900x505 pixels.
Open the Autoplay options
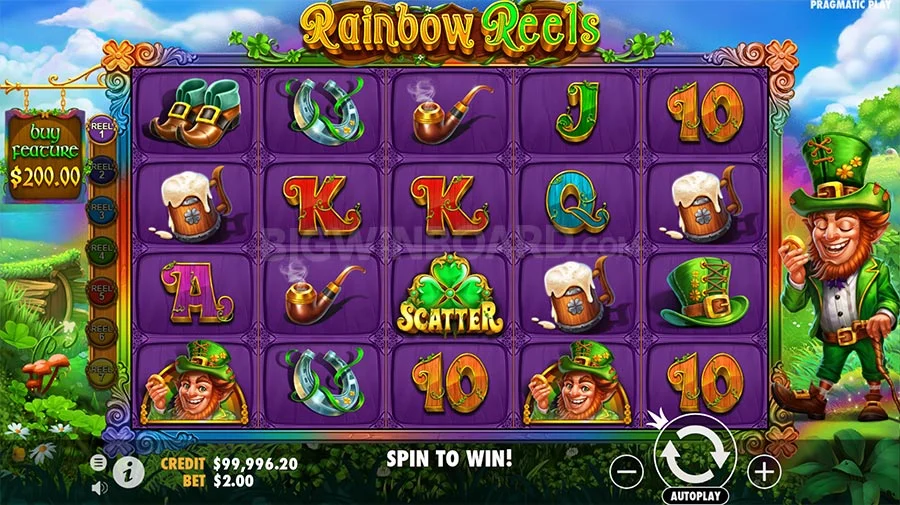pos(694,495)
